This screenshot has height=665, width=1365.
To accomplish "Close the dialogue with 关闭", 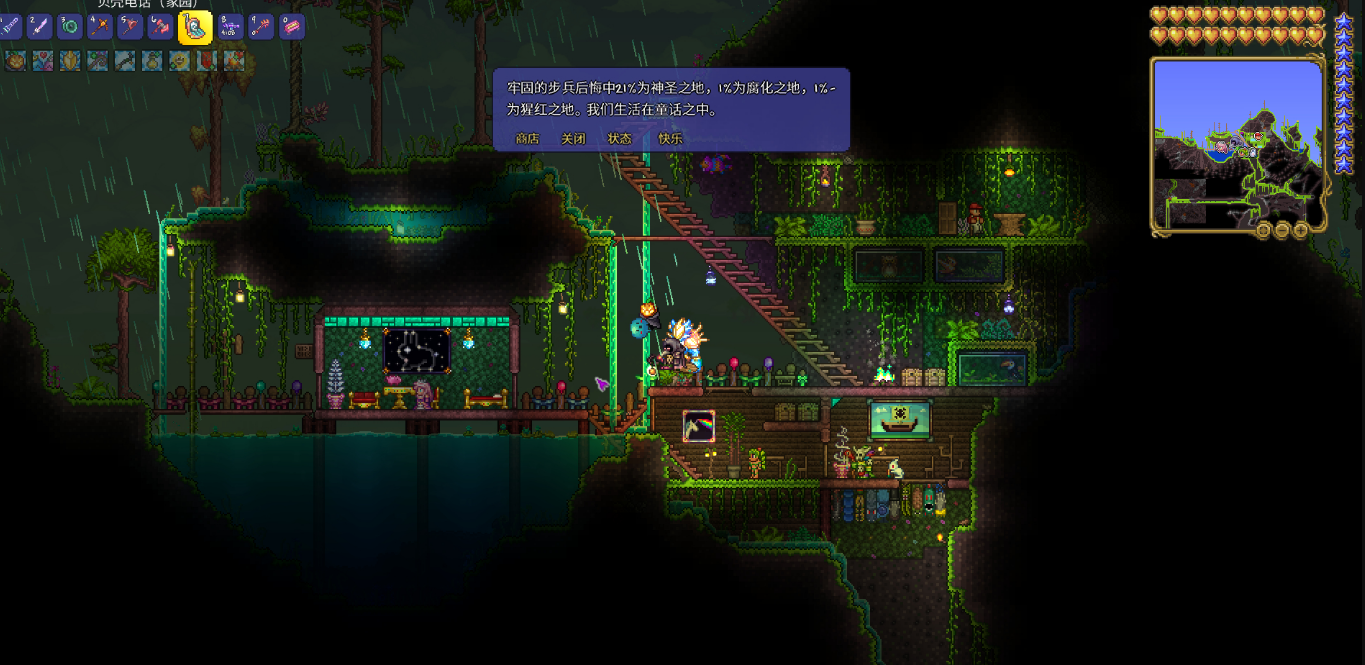I will click(573, 139).
